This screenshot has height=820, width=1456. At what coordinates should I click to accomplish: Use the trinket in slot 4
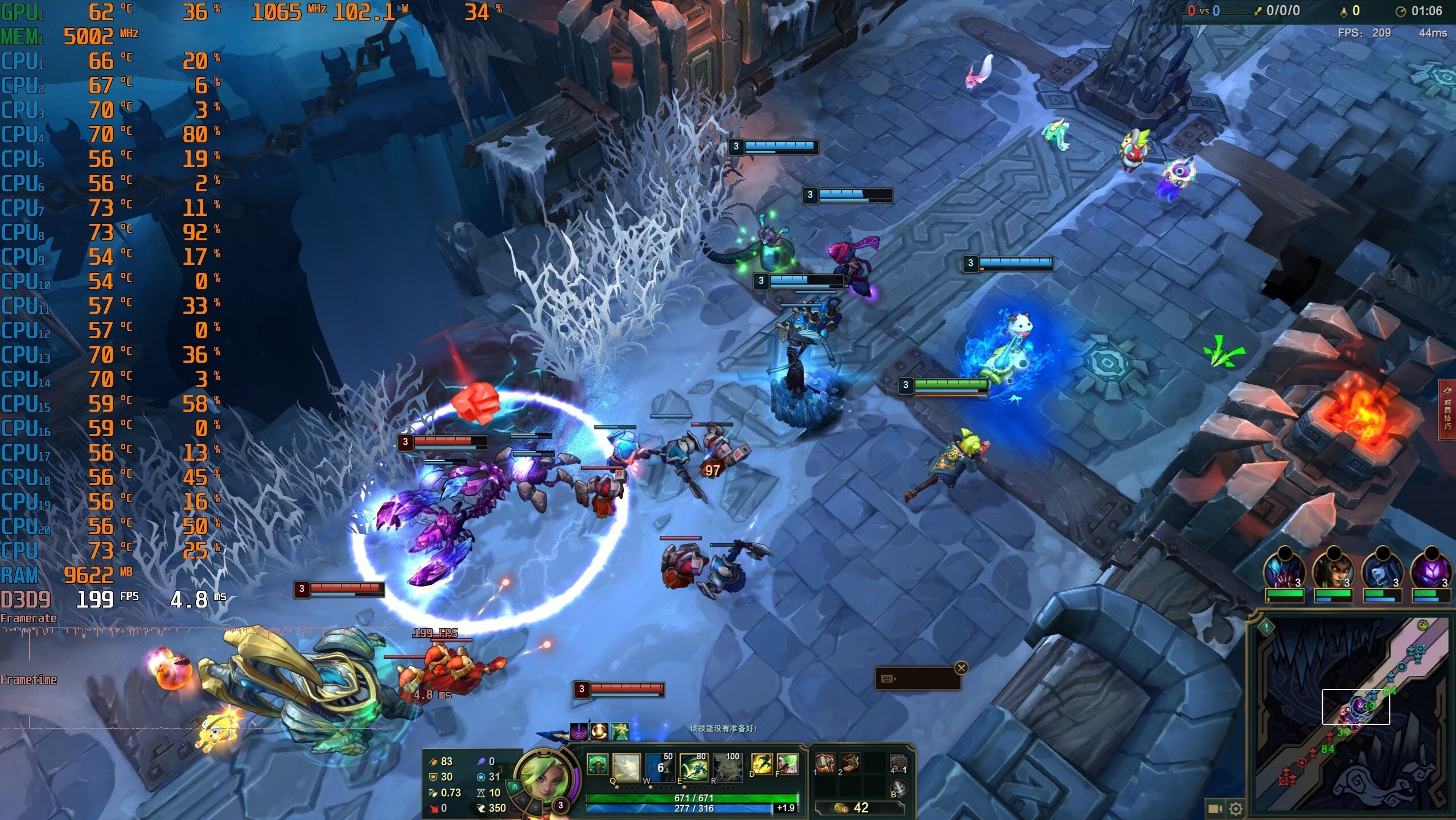click(x=898, y=763)
